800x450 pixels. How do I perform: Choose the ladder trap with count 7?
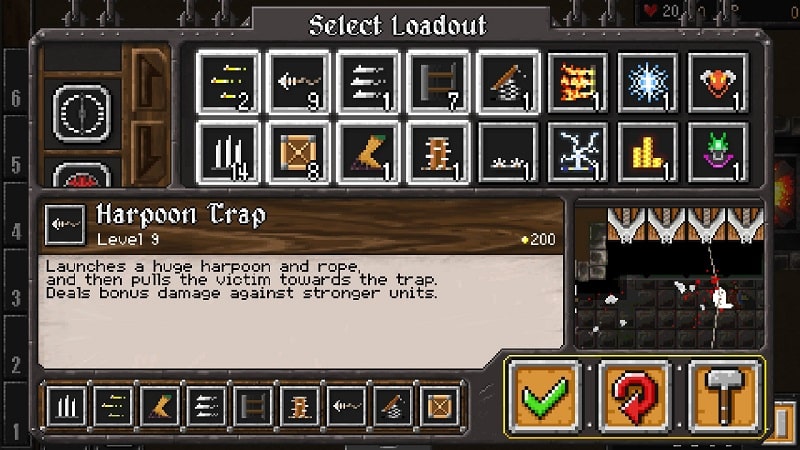[439, 83]
